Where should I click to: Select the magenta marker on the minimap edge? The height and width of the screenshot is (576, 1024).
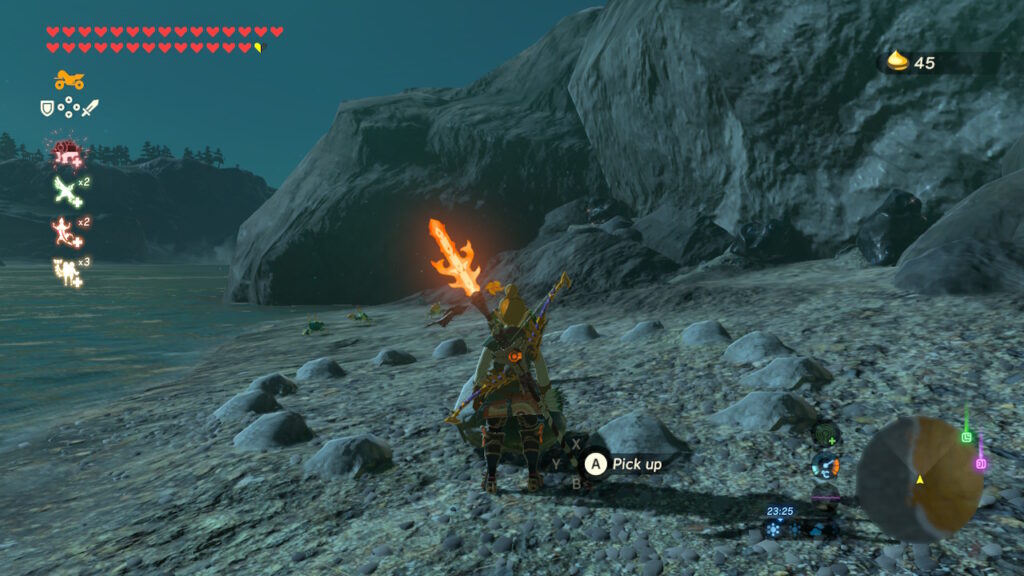[x=981, y=463]
